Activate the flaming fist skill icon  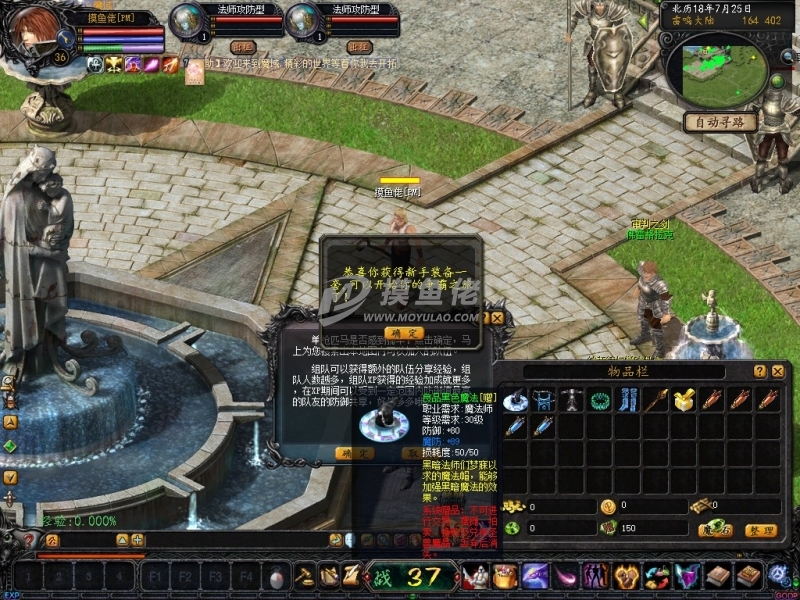[628, 576]
